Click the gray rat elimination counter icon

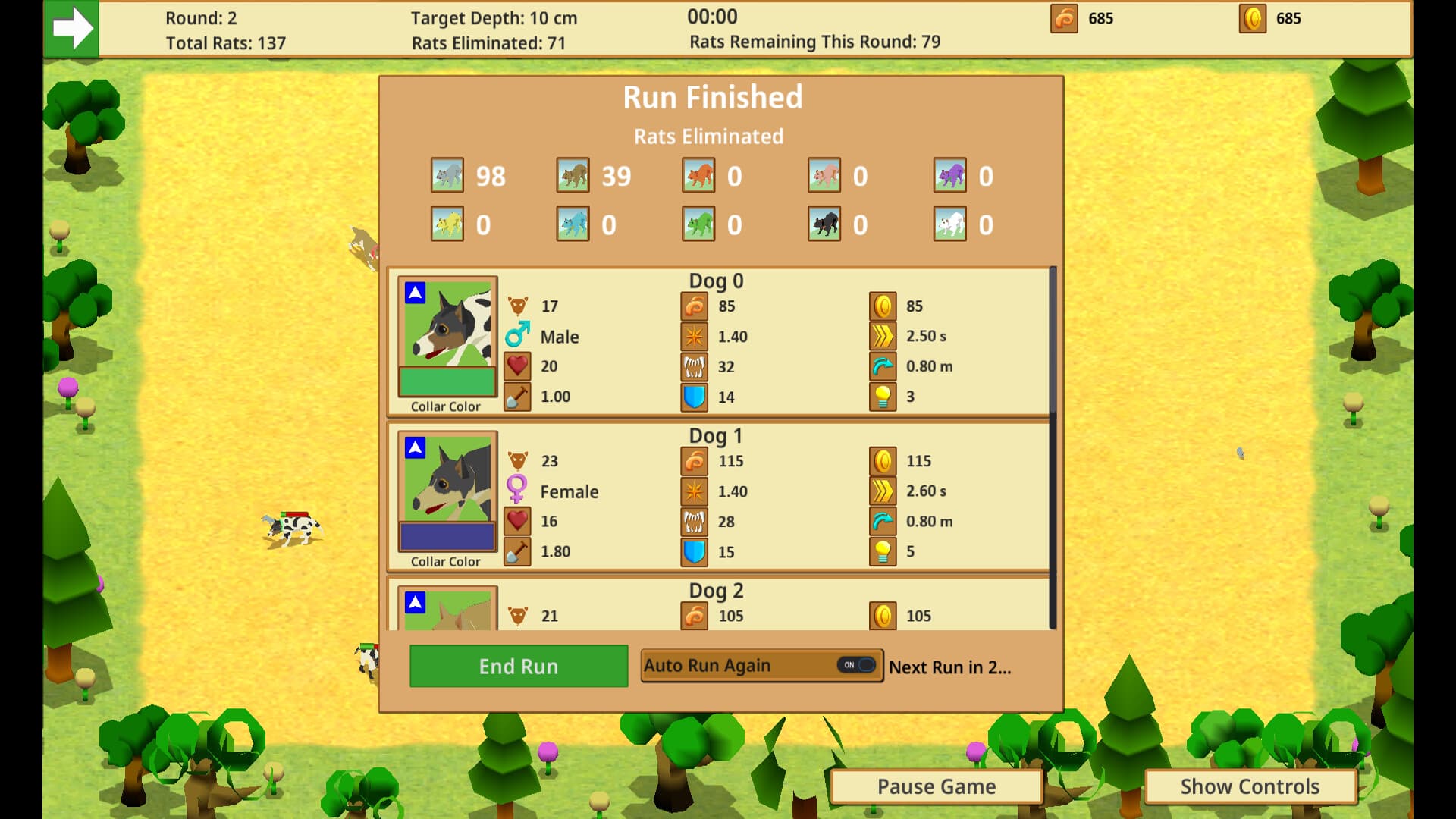click(x=447, y=175)
